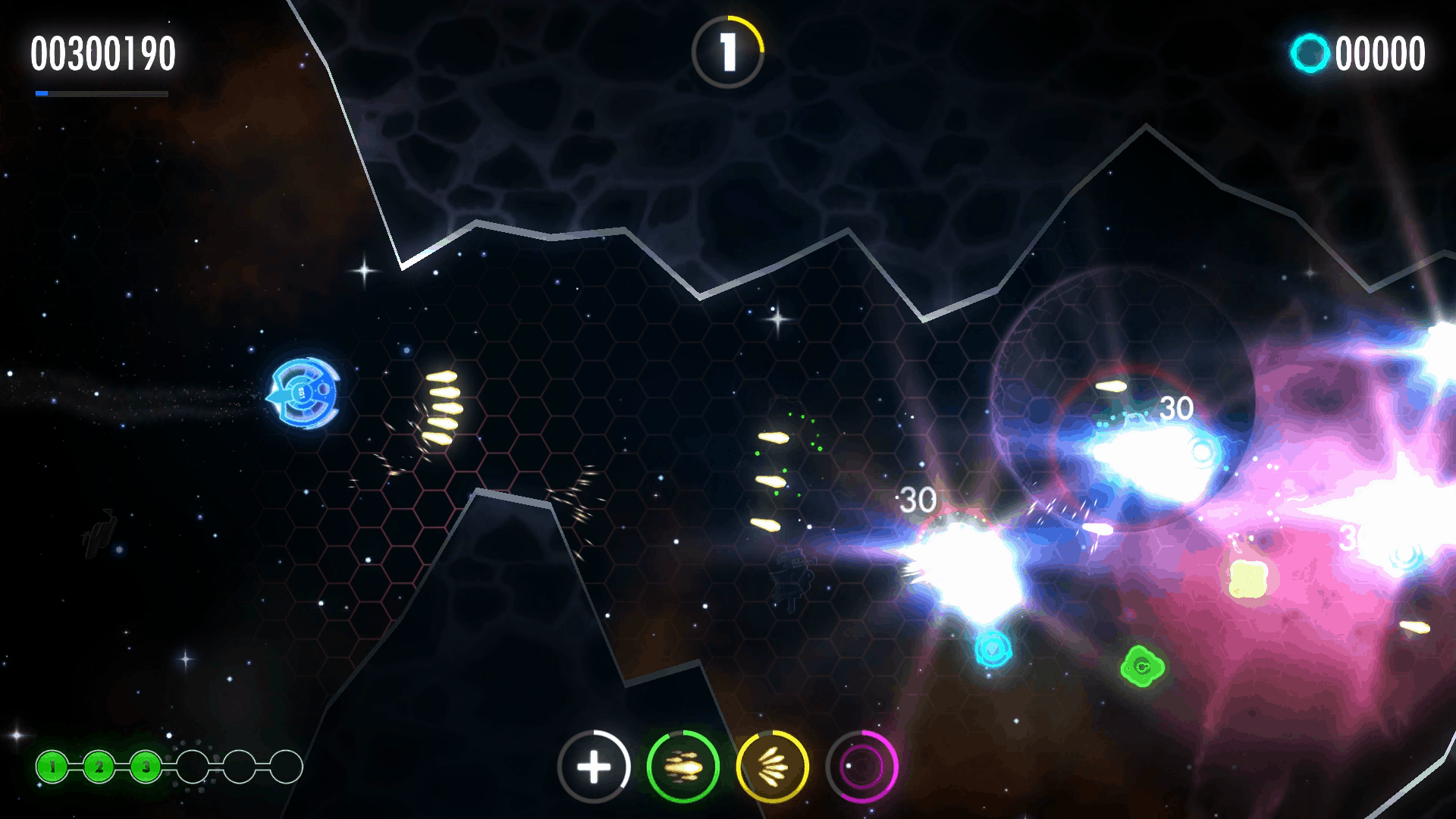
Task: Choose the yellow-ringed spread shot weapon
Action: pos(772,767)
